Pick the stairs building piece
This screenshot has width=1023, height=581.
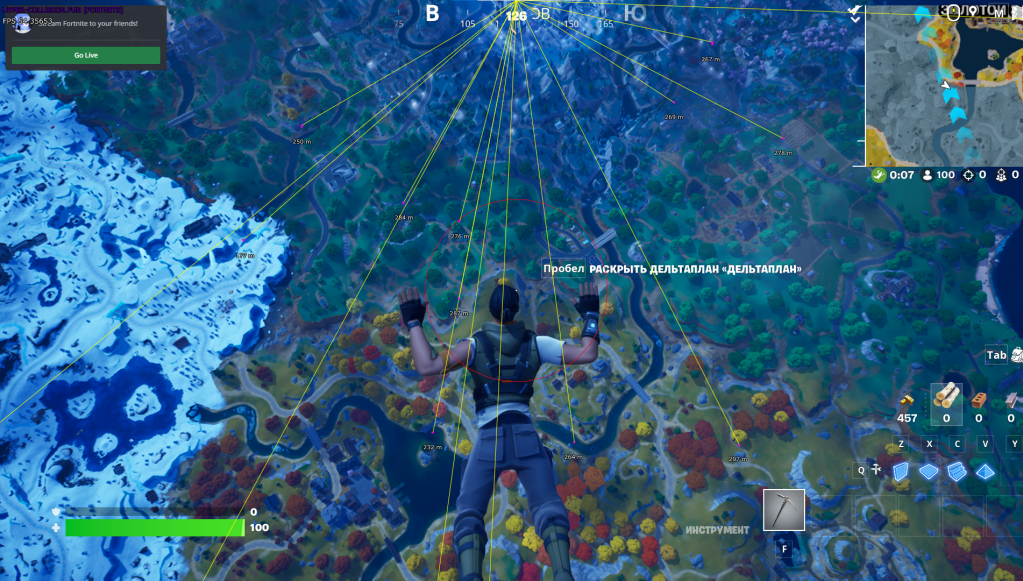point(957,471)
